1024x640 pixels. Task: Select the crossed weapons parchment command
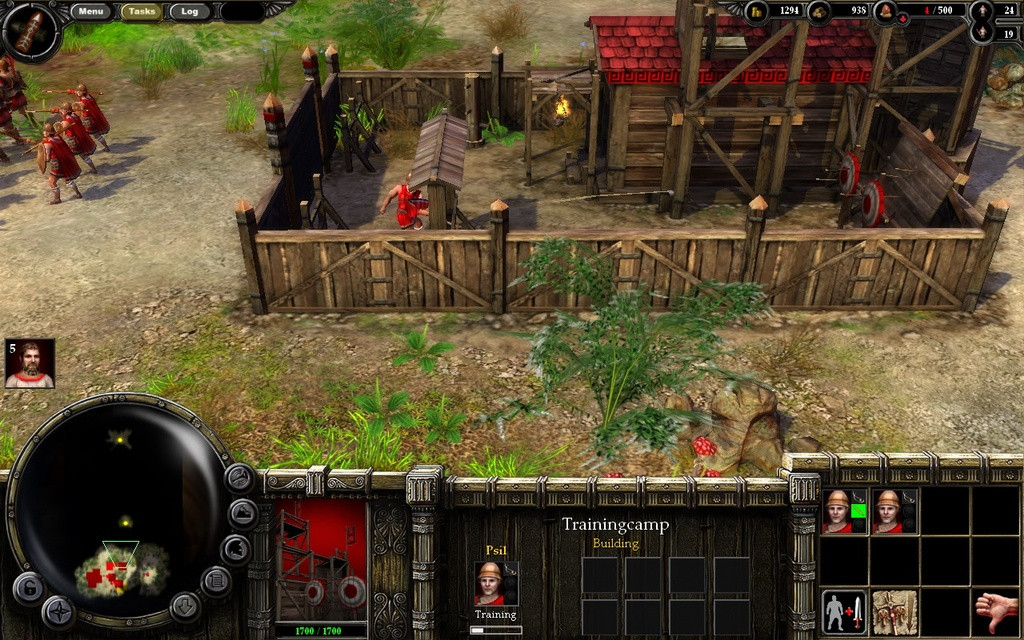click(894, 612)
